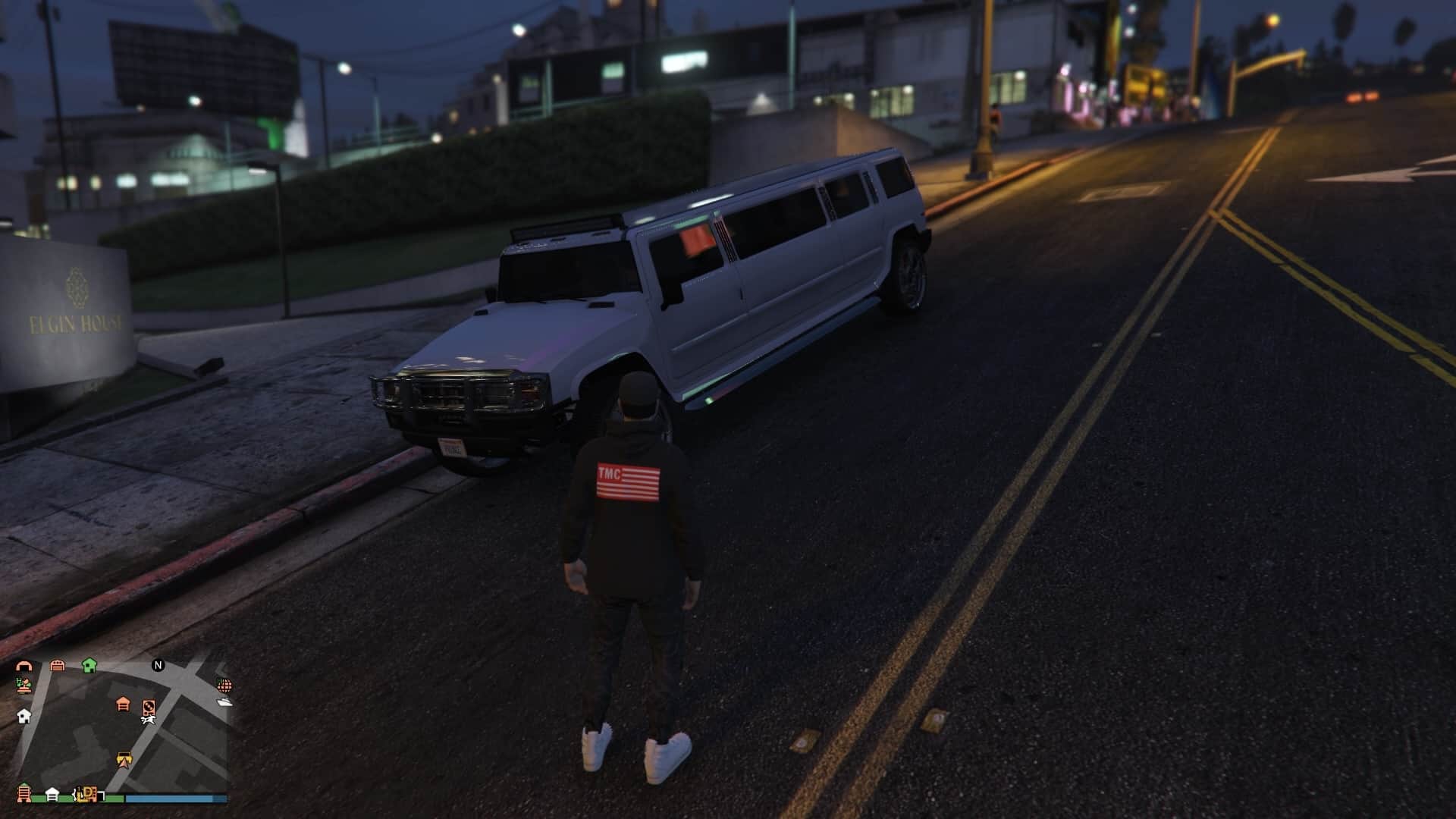Select the running figure blip on the minimap

coord(148,720)
